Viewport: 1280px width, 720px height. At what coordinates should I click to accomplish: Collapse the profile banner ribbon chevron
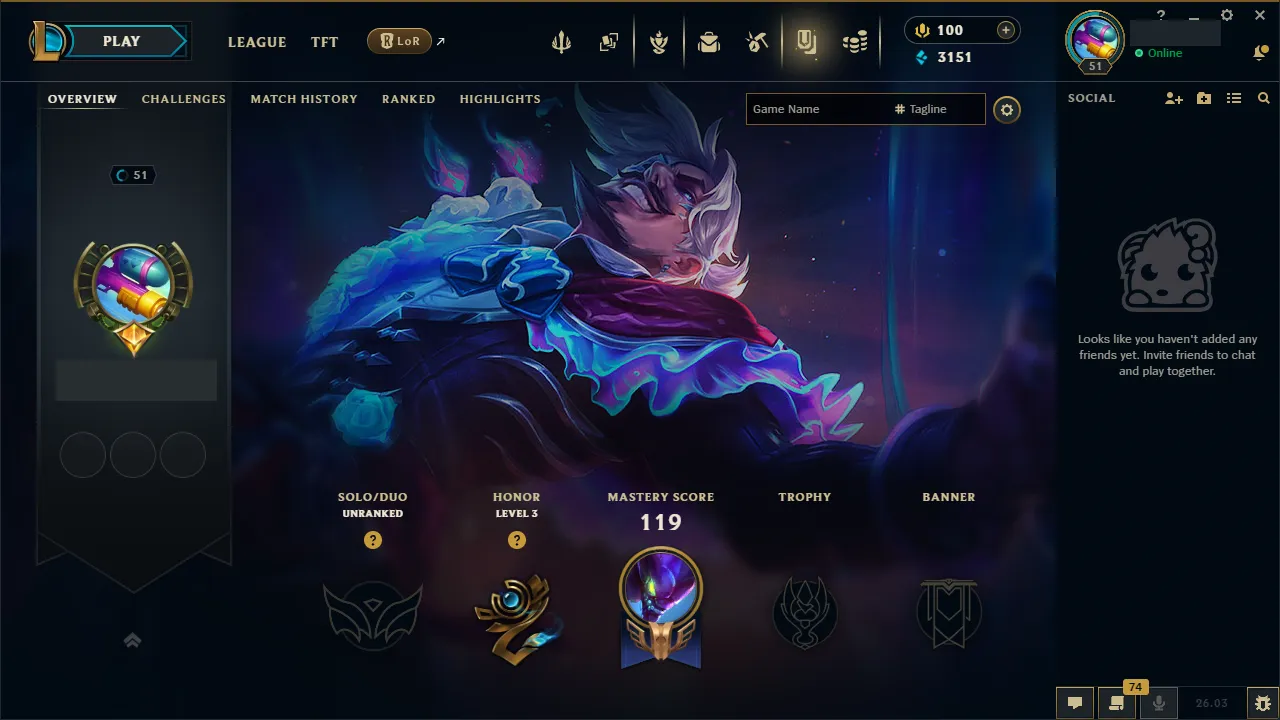click(x=133, y=640)
